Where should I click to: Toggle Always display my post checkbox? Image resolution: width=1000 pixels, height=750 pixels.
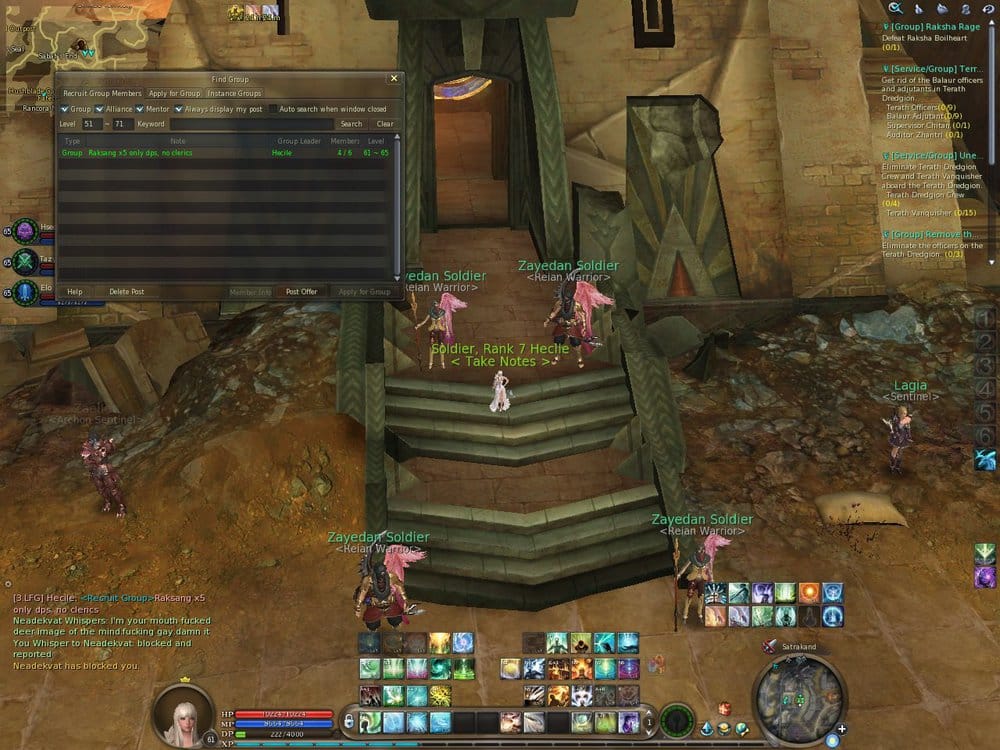point(178,109)
